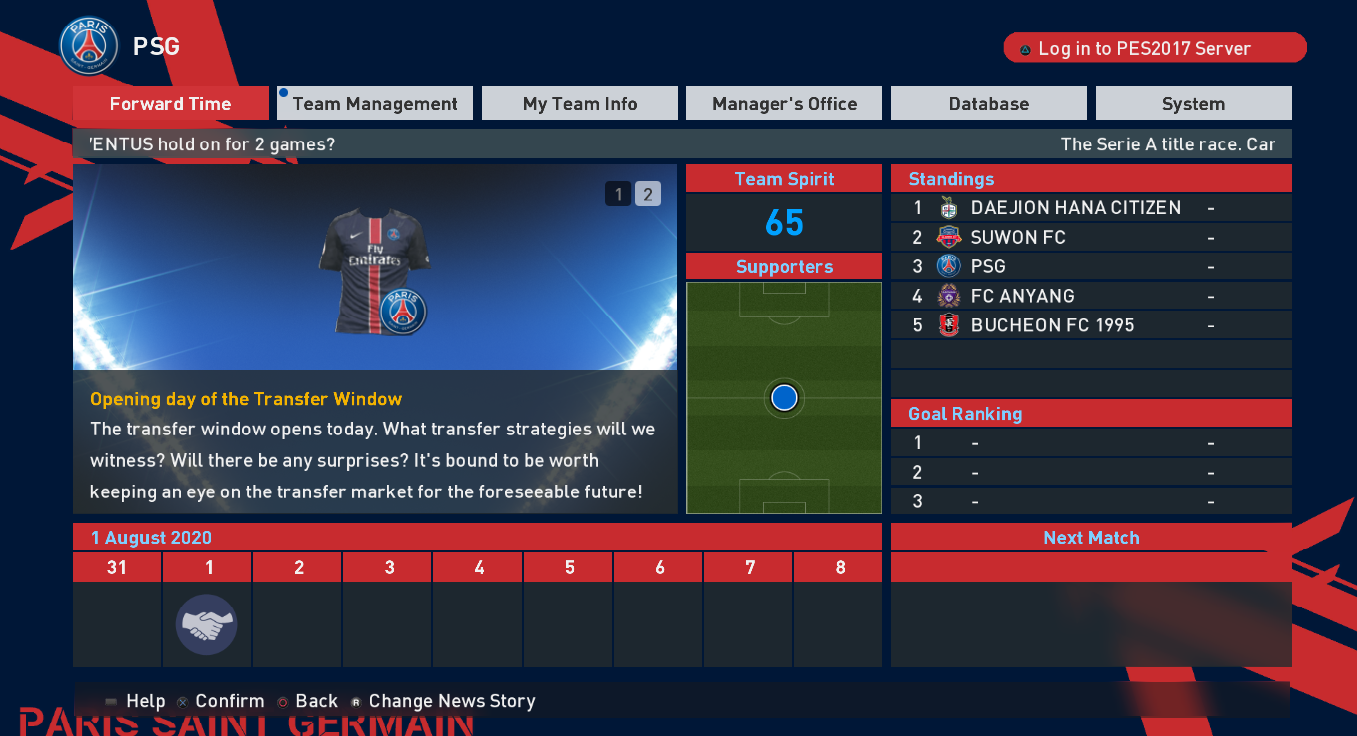Open My Team Info

point(580,104)
